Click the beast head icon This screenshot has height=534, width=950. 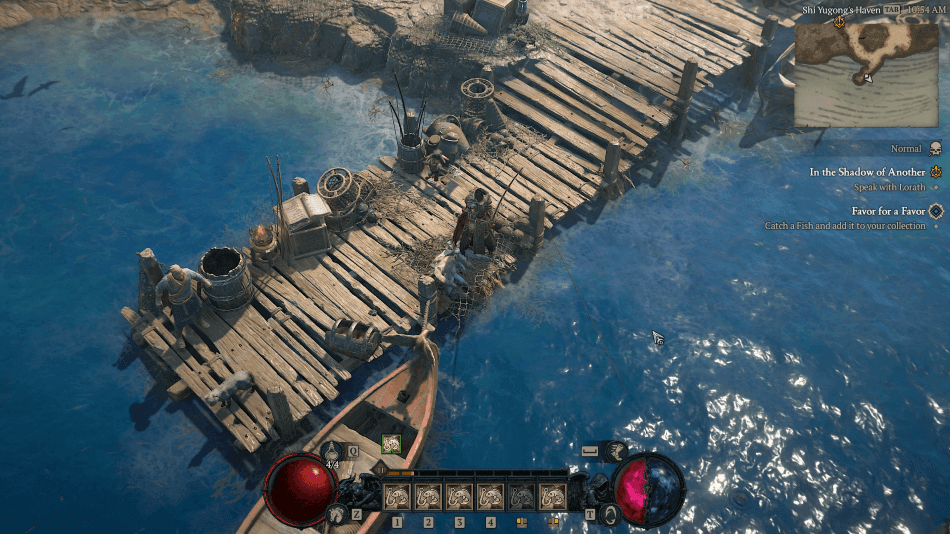pyautogui.click(x=616, y=451)
